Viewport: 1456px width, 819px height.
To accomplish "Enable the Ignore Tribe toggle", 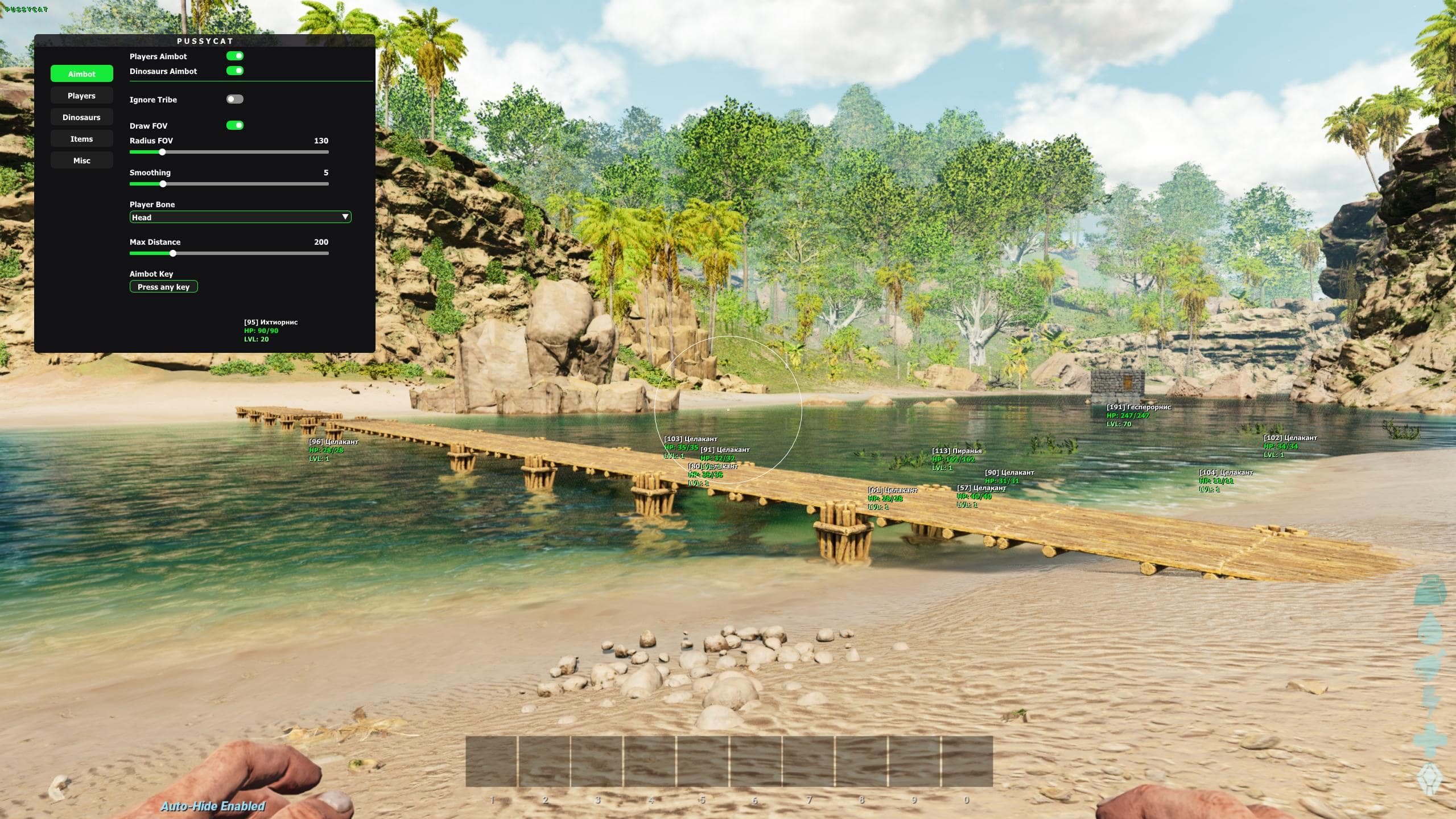I will click(x=235, y=99).
